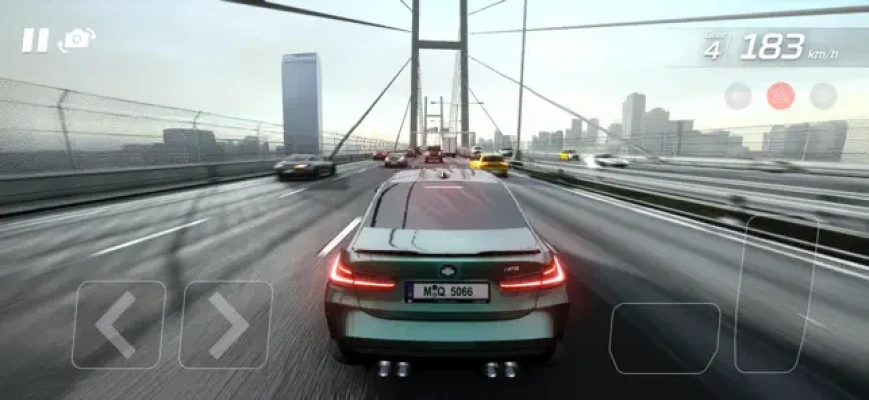
Task: Toggle the red hazard lights button
Action: 780,96
